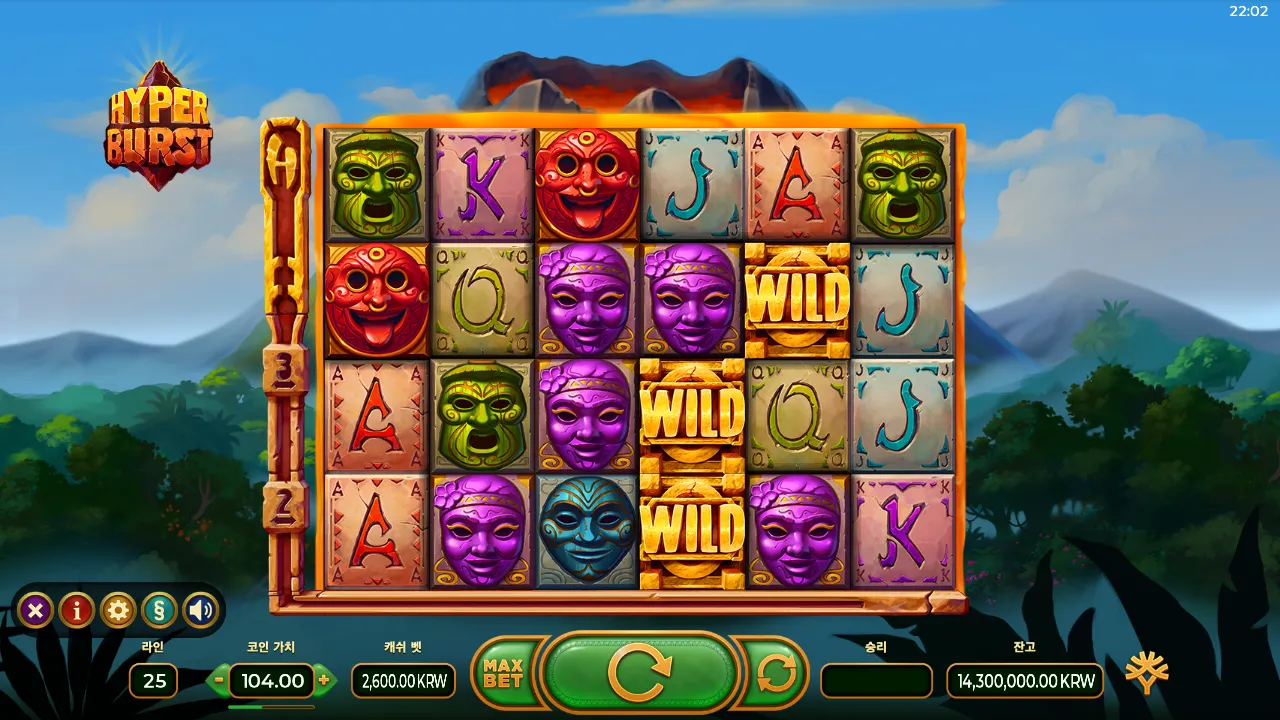This screenshot has height=720, width=1280.
Task: Decrease the coin value with minus arrow
Action: (x=220, y=681)
